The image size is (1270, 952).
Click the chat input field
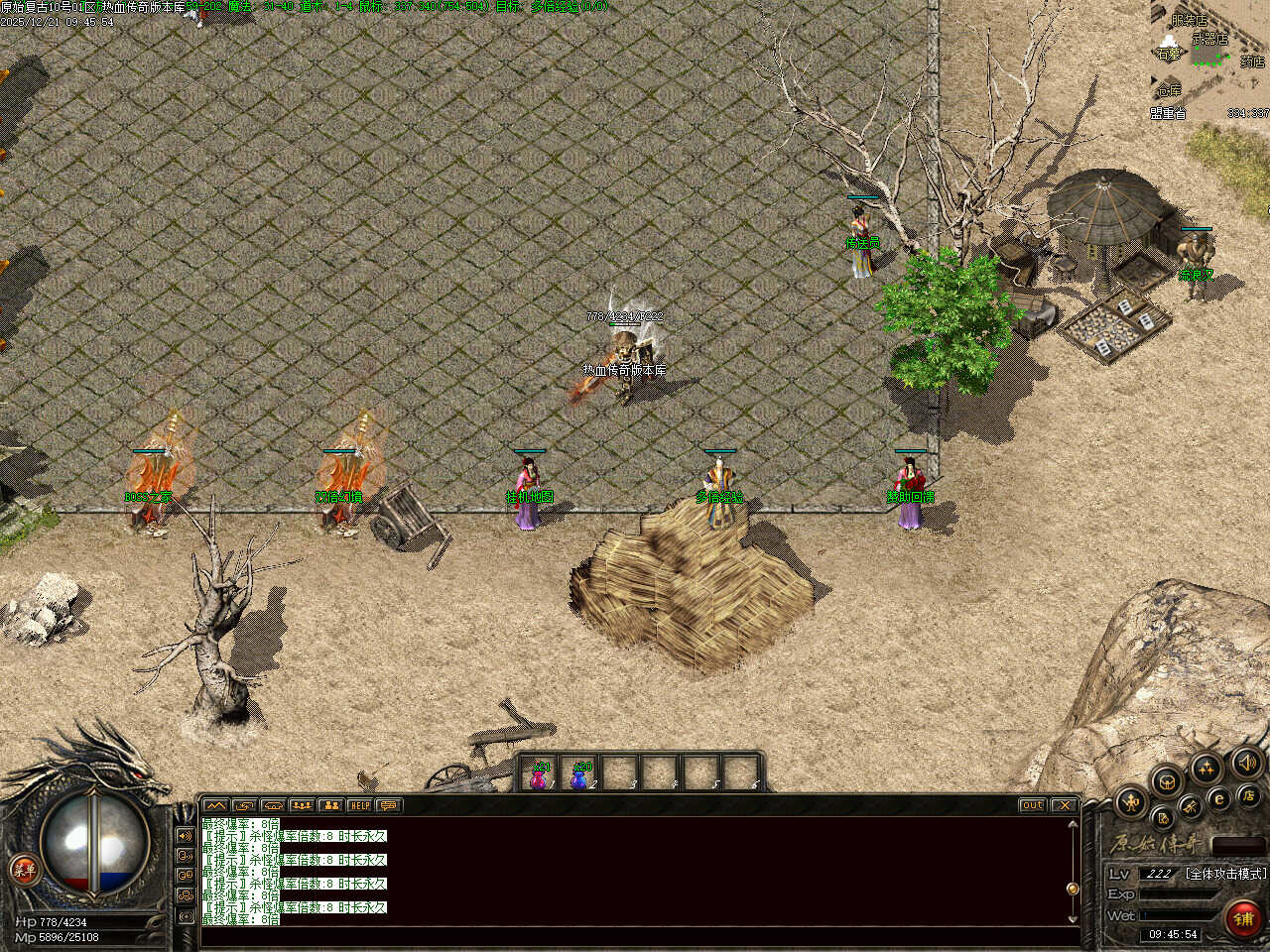635,935
